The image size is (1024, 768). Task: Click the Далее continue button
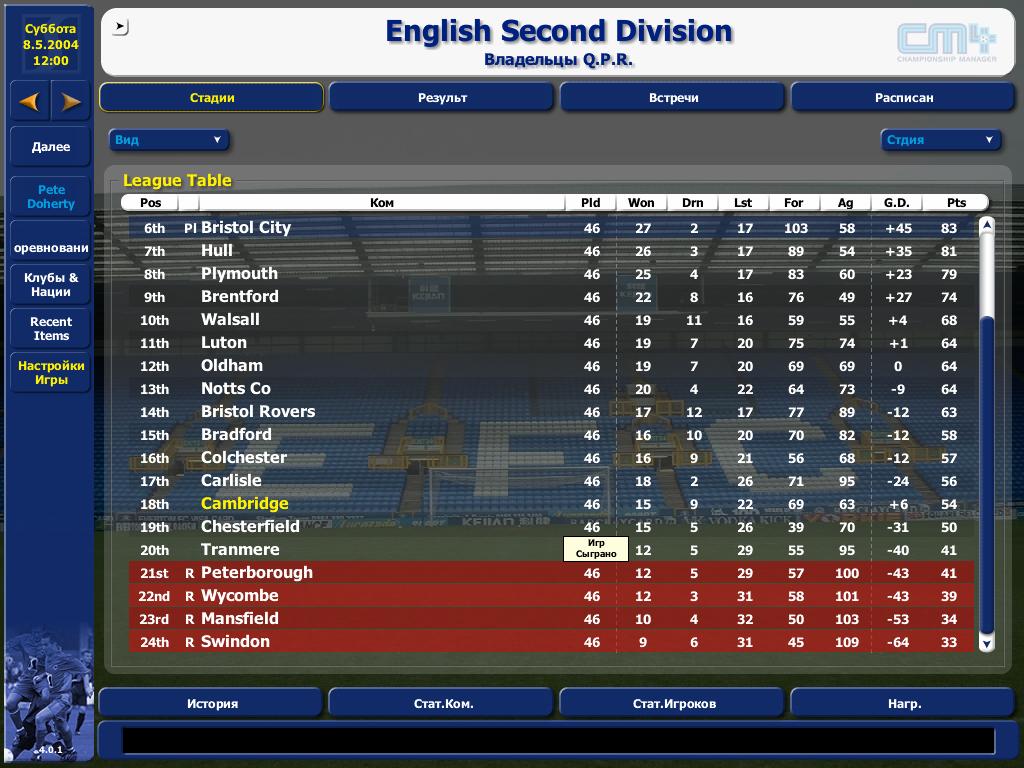(51, 147)
